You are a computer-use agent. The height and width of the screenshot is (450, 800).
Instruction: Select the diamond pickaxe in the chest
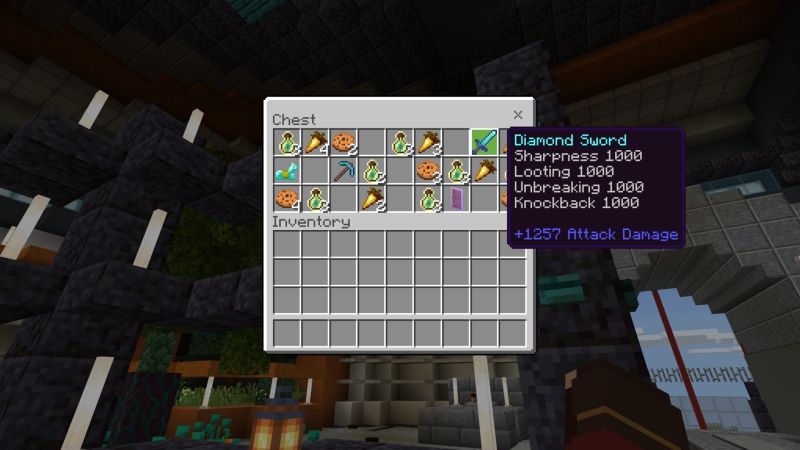345,170
